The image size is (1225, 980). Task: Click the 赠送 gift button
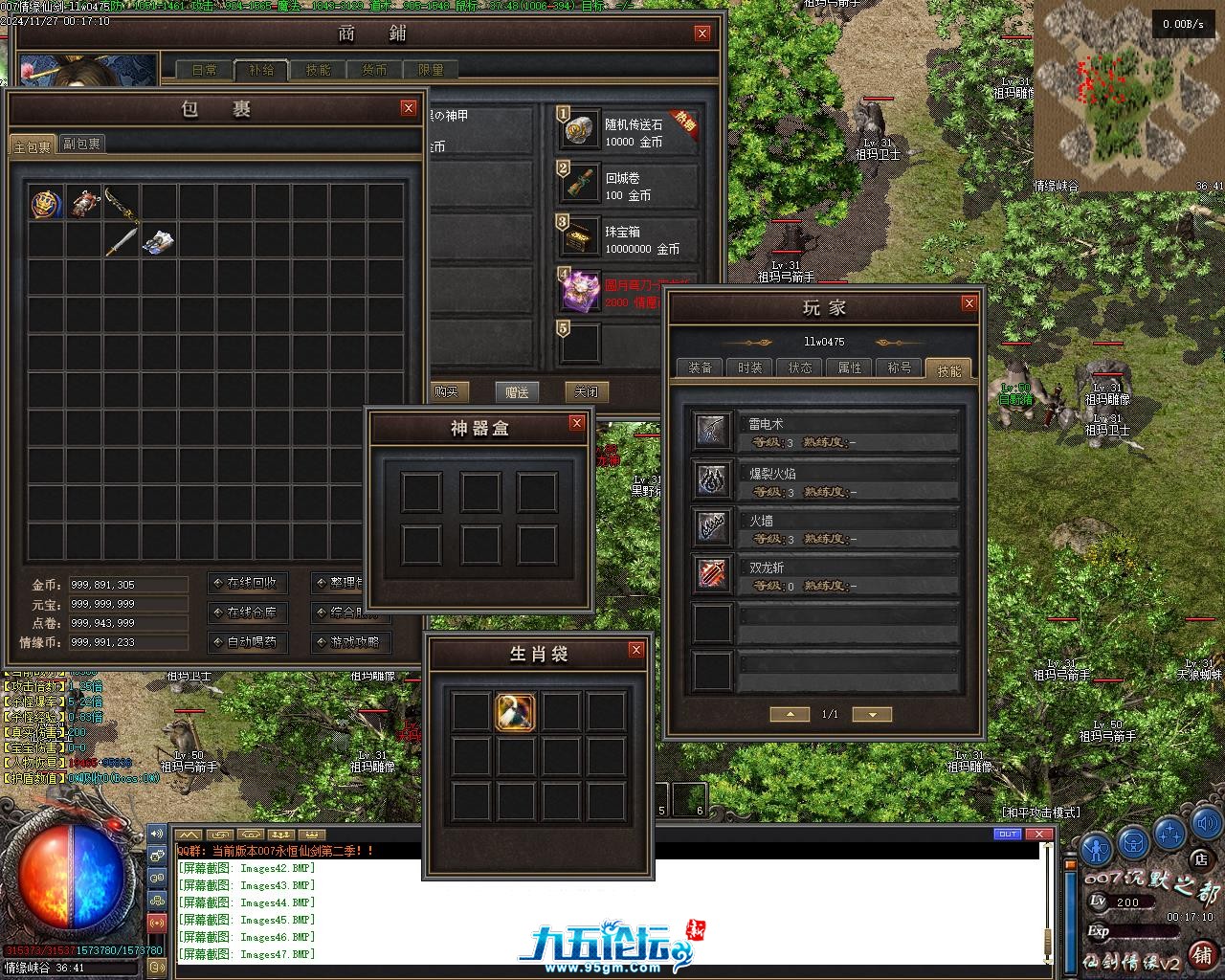pos(517,391)
